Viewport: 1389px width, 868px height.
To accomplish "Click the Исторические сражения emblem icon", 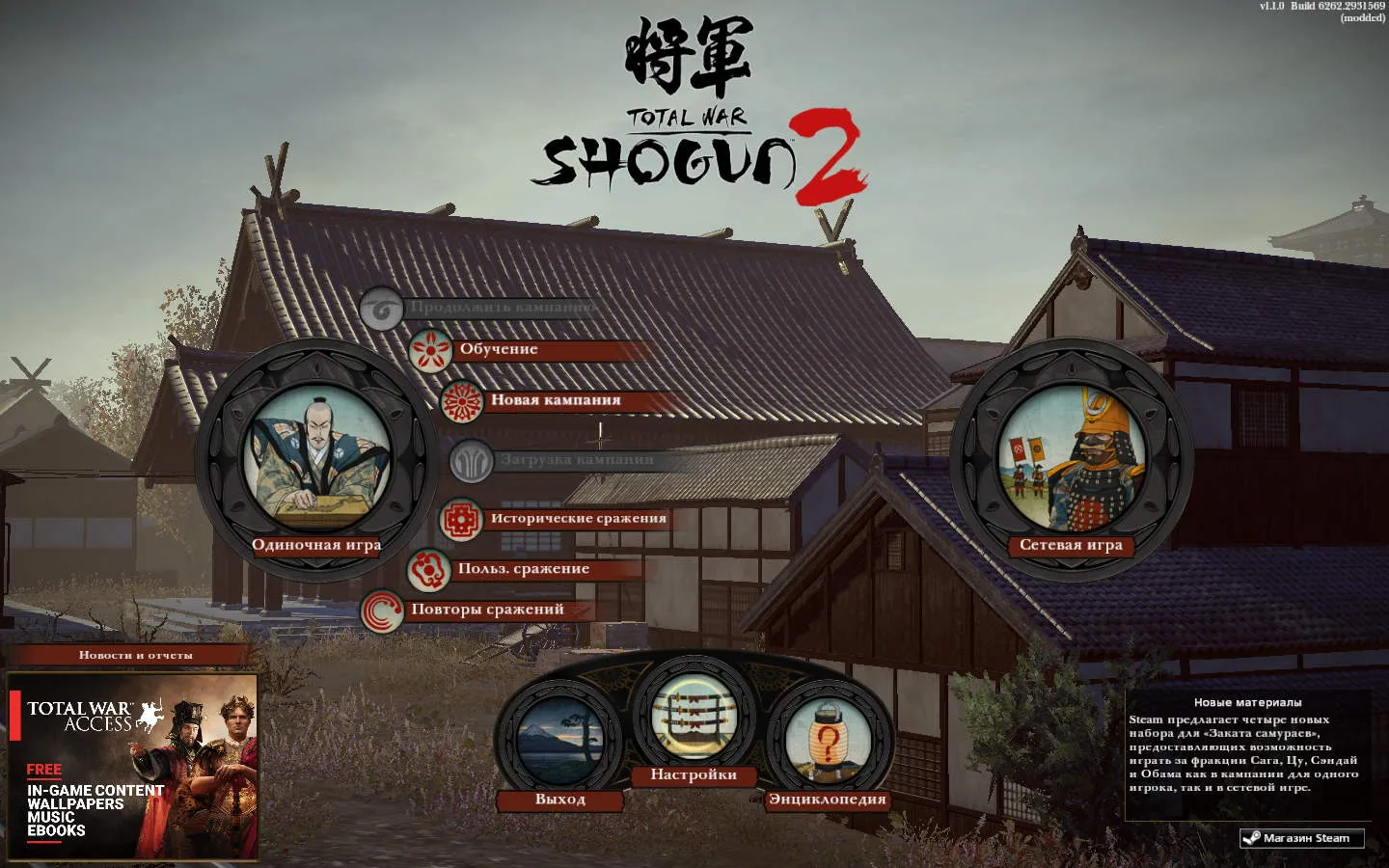I will pos(462,518).
